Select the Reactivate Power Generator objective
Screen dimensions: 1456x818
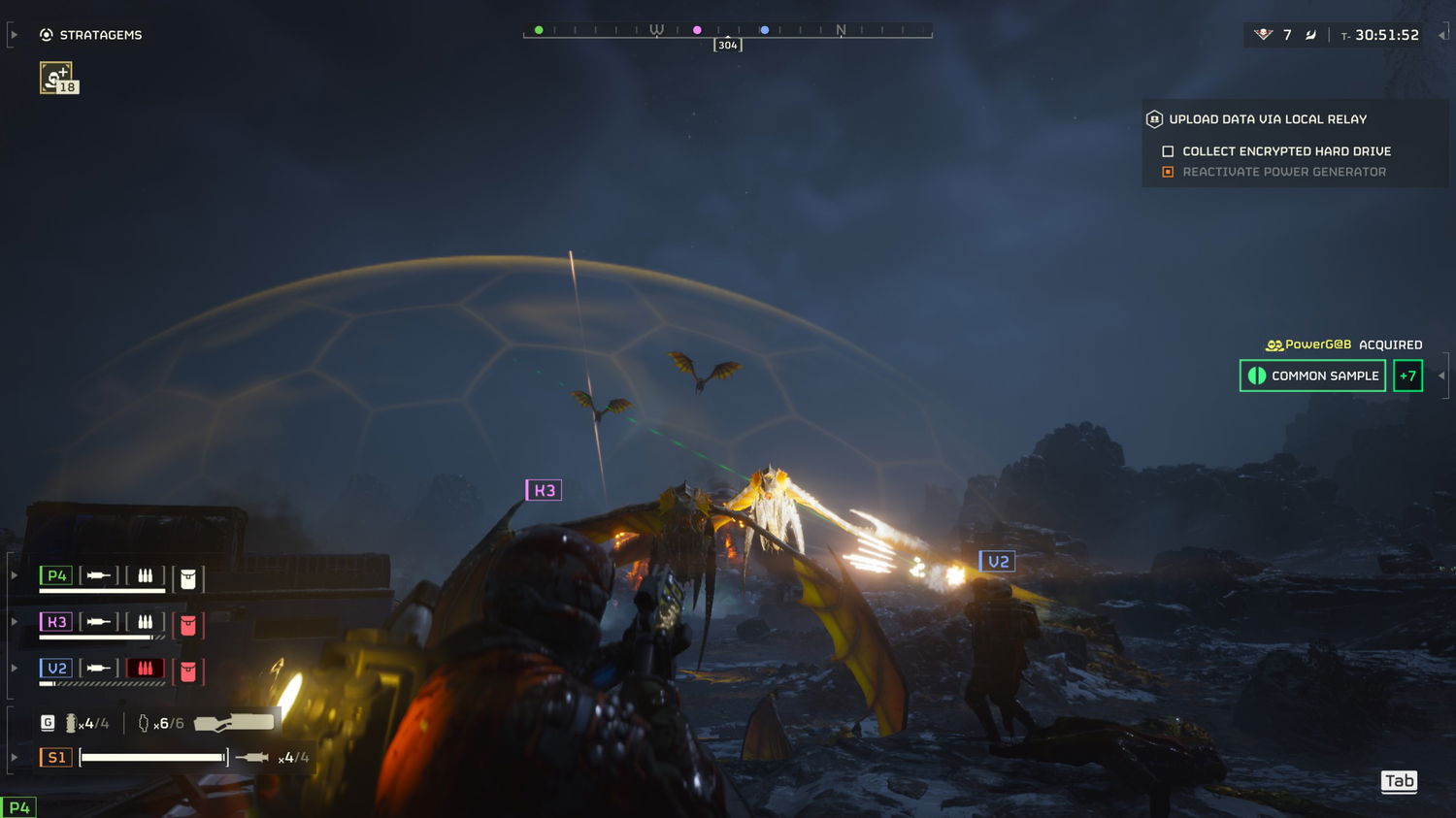(1283, 172)
